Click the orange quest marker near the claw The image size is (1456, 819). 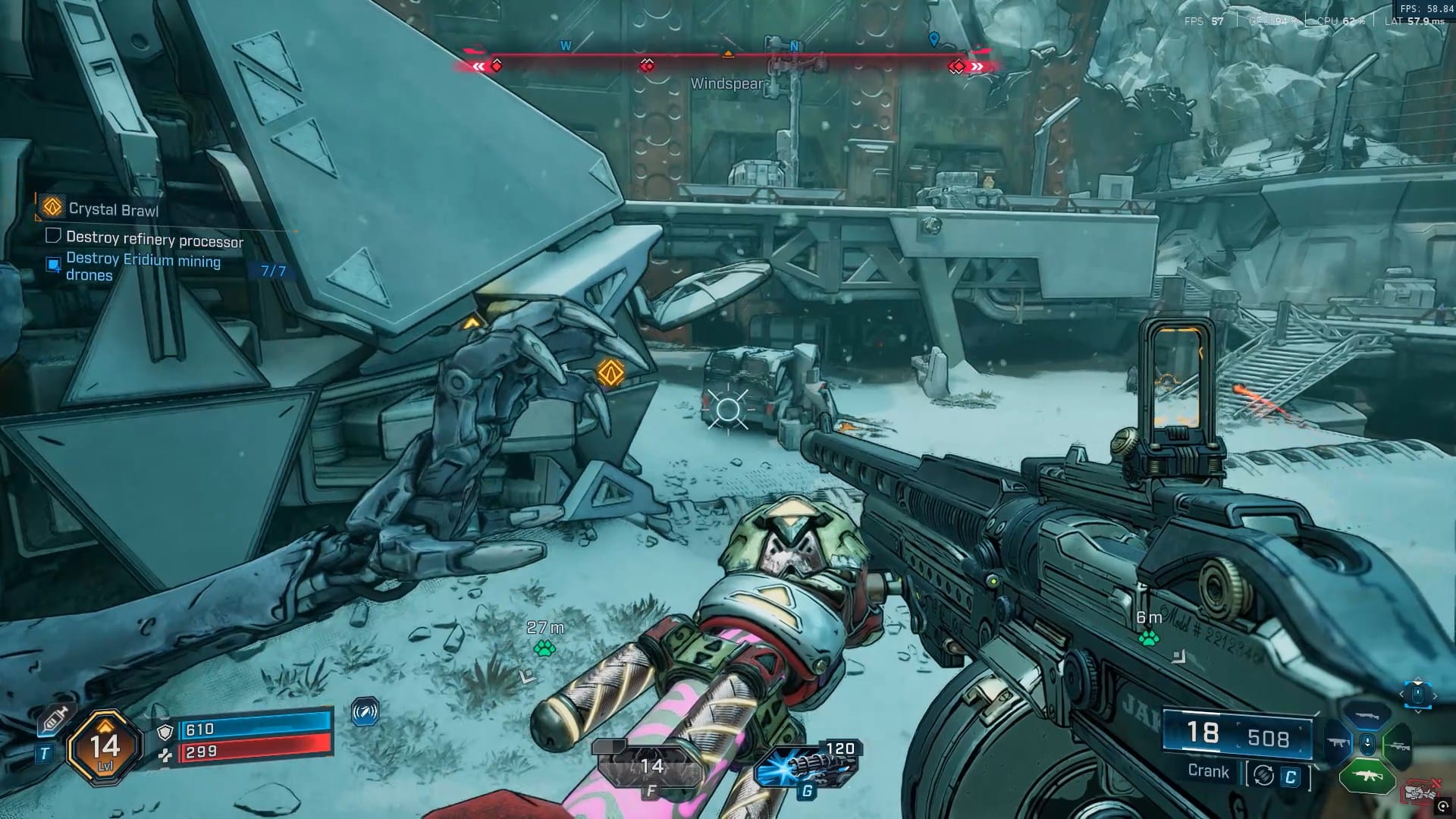pyautogui.click(x=610, y=372)
